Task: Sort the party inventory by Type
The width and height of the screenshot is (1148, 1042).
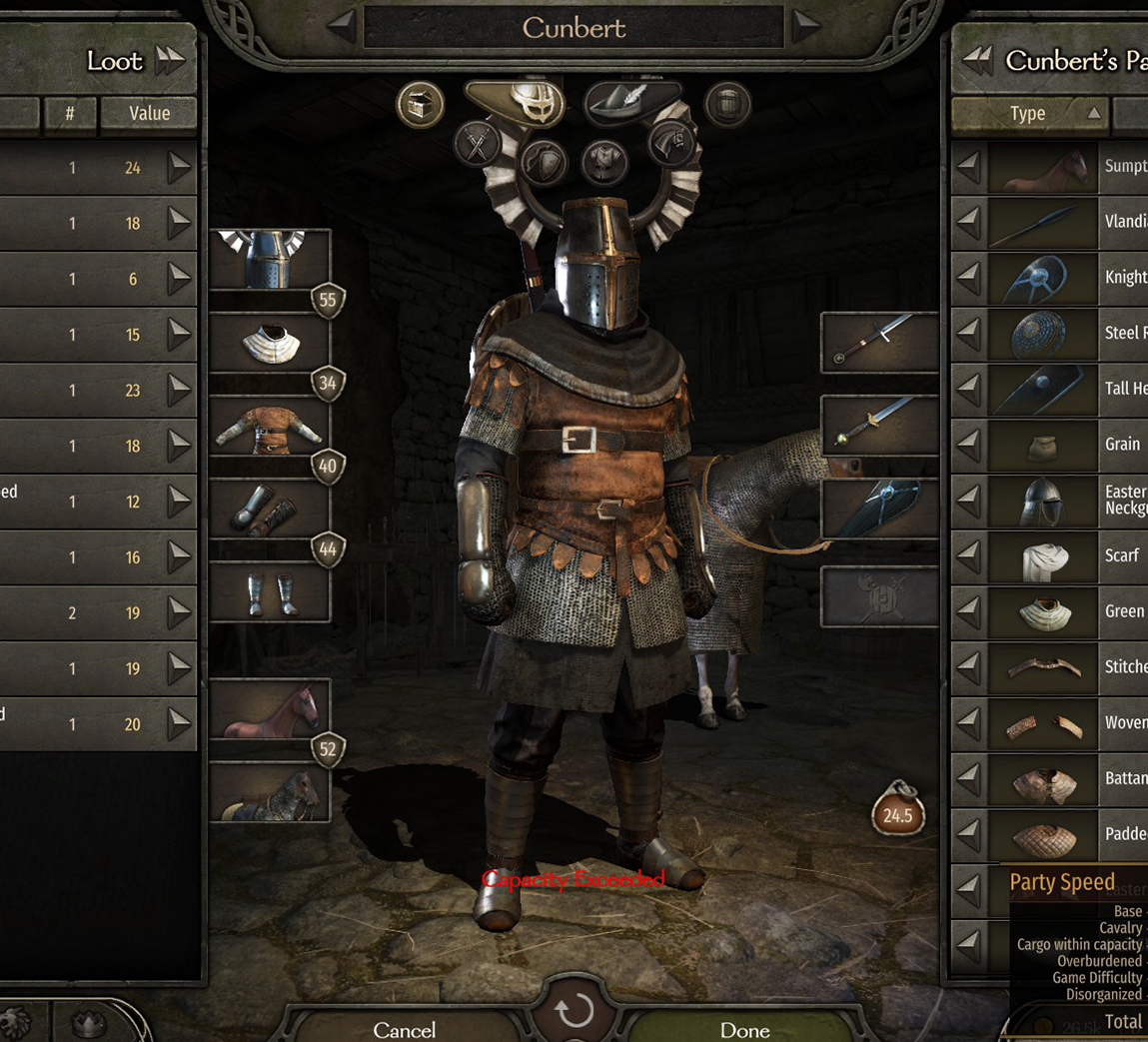Action: pos(1028,114)
